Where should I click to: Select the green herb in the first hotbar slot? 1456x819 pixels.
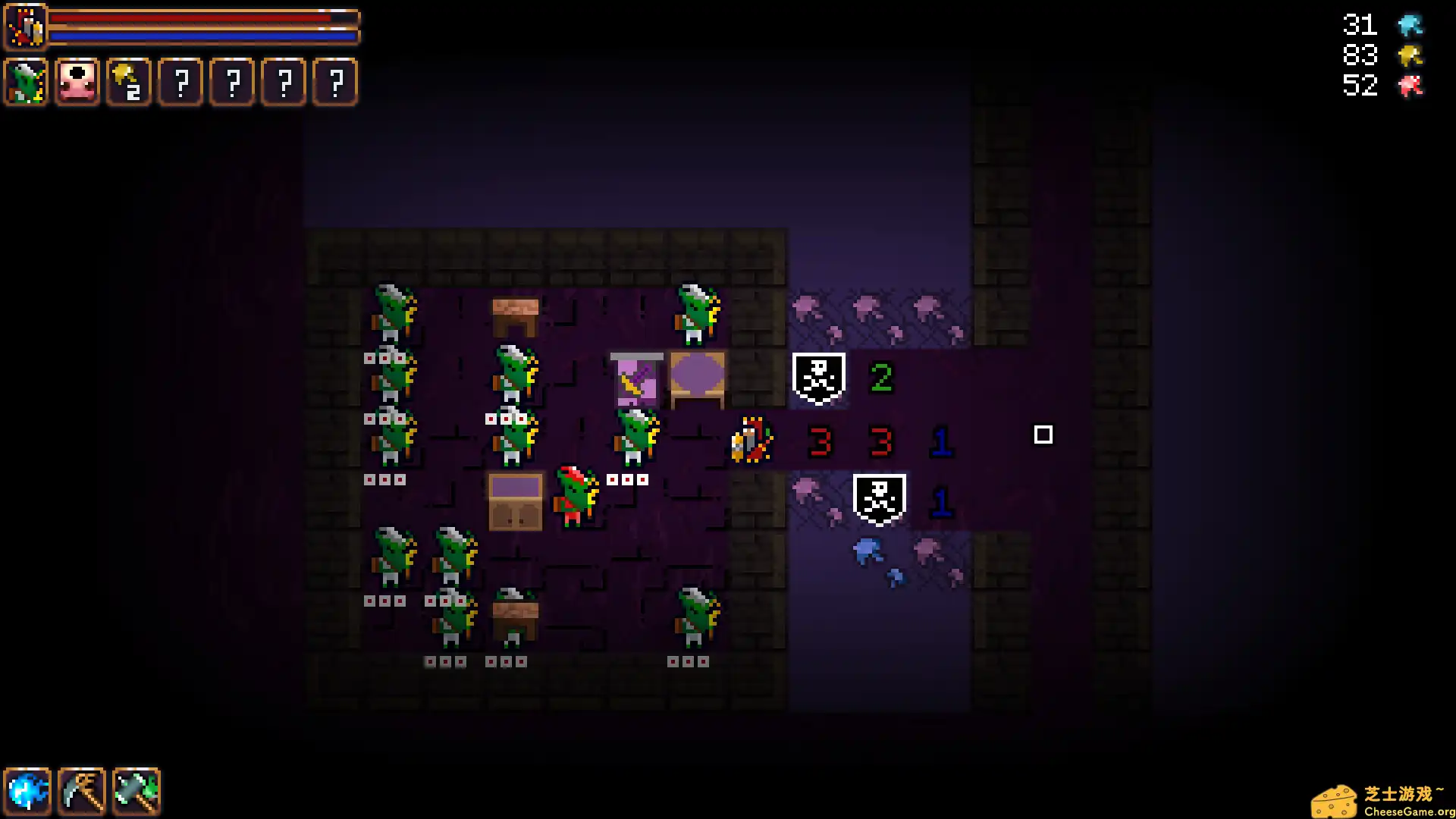(26, 83)
